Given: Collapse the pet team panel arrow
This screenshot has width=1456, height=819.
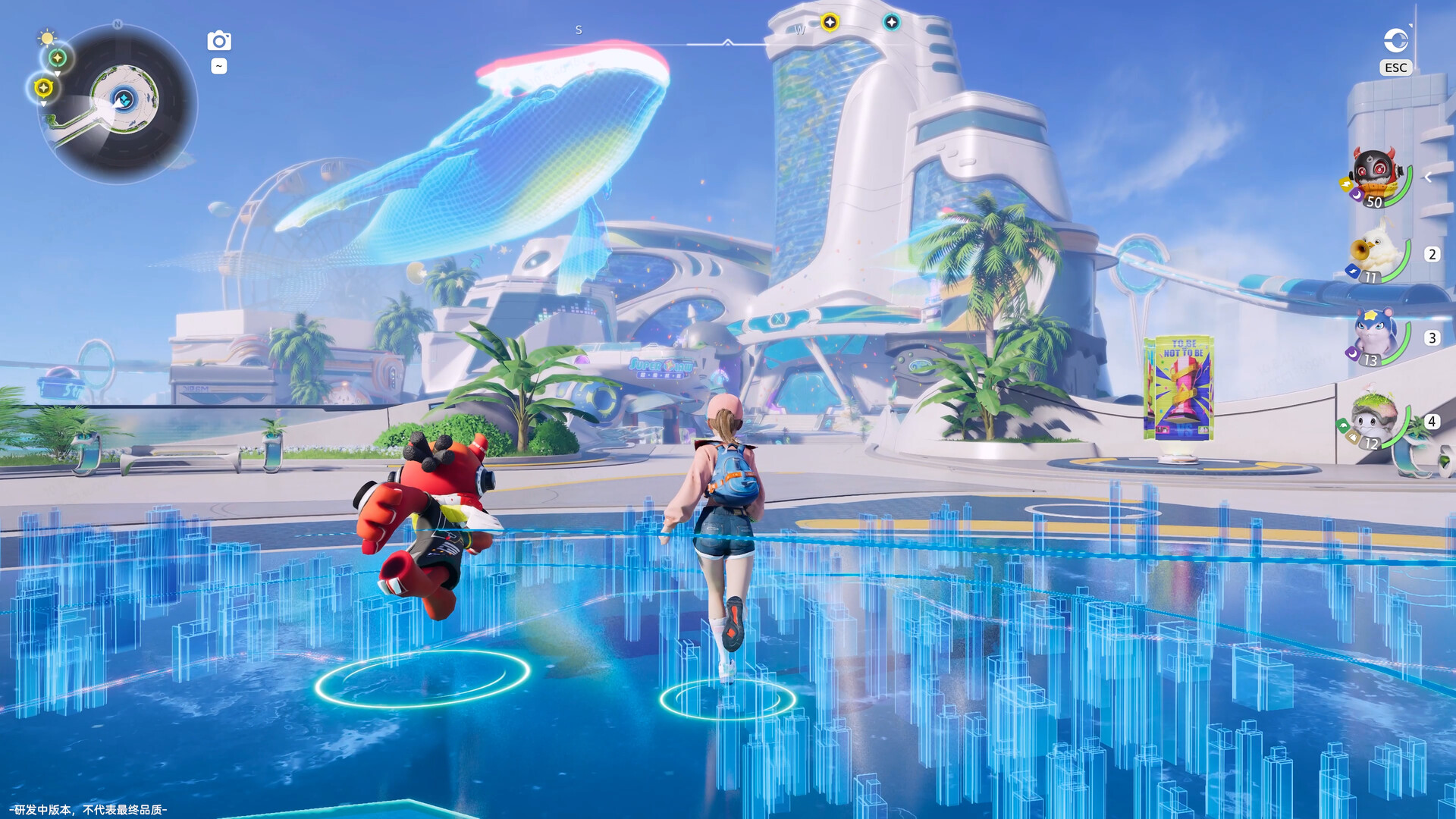Looking at the screenshot, I should pos(1428,177).
